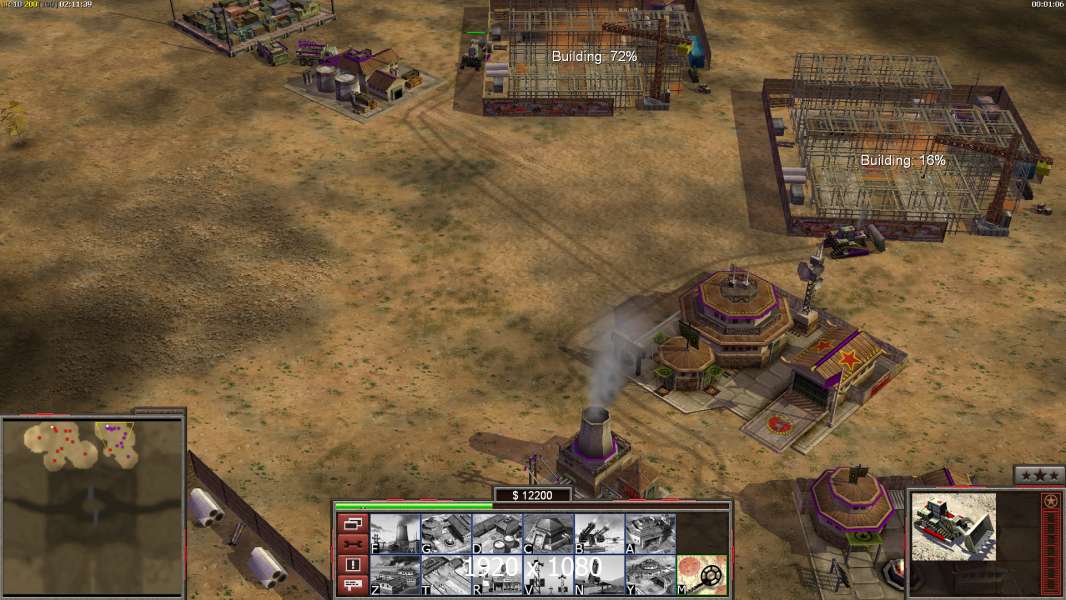Screen dimensions: 1066x600
Task: Choose the build icon labeled N
Action: click(599, 574)
